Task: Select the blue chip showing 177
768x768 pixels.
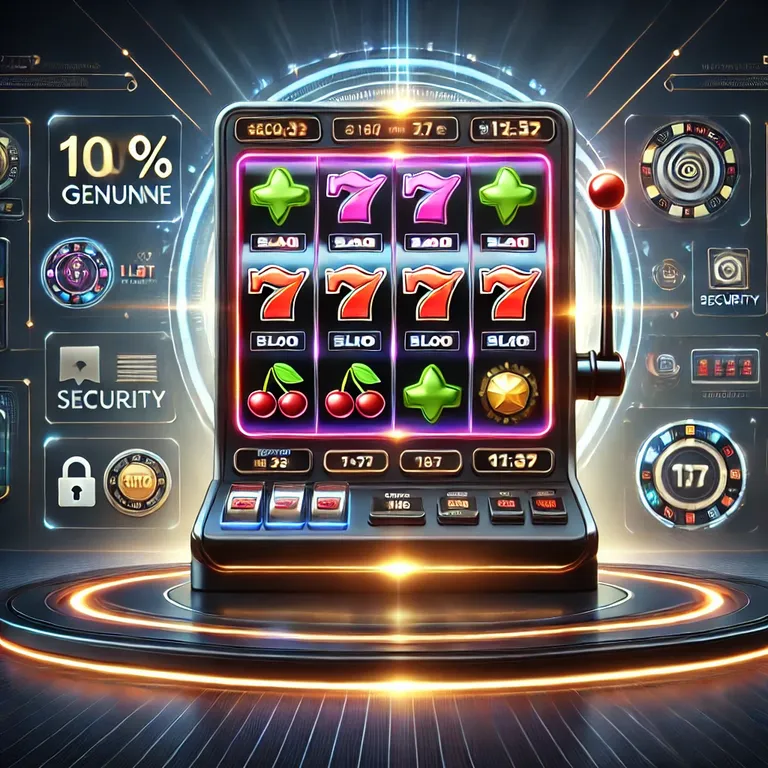Action: [x=690, y=473]
